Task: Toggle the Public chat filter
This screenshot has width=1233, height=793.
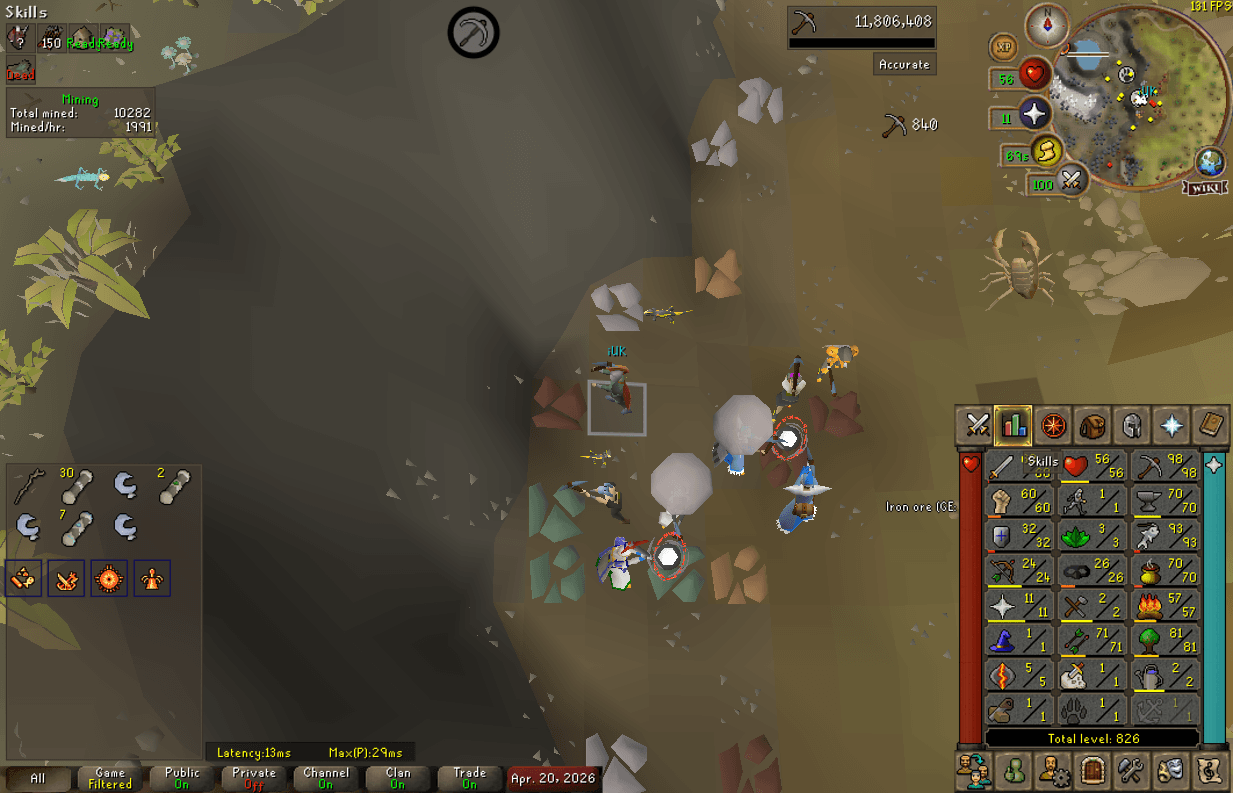Action: [x=182, y=778]
